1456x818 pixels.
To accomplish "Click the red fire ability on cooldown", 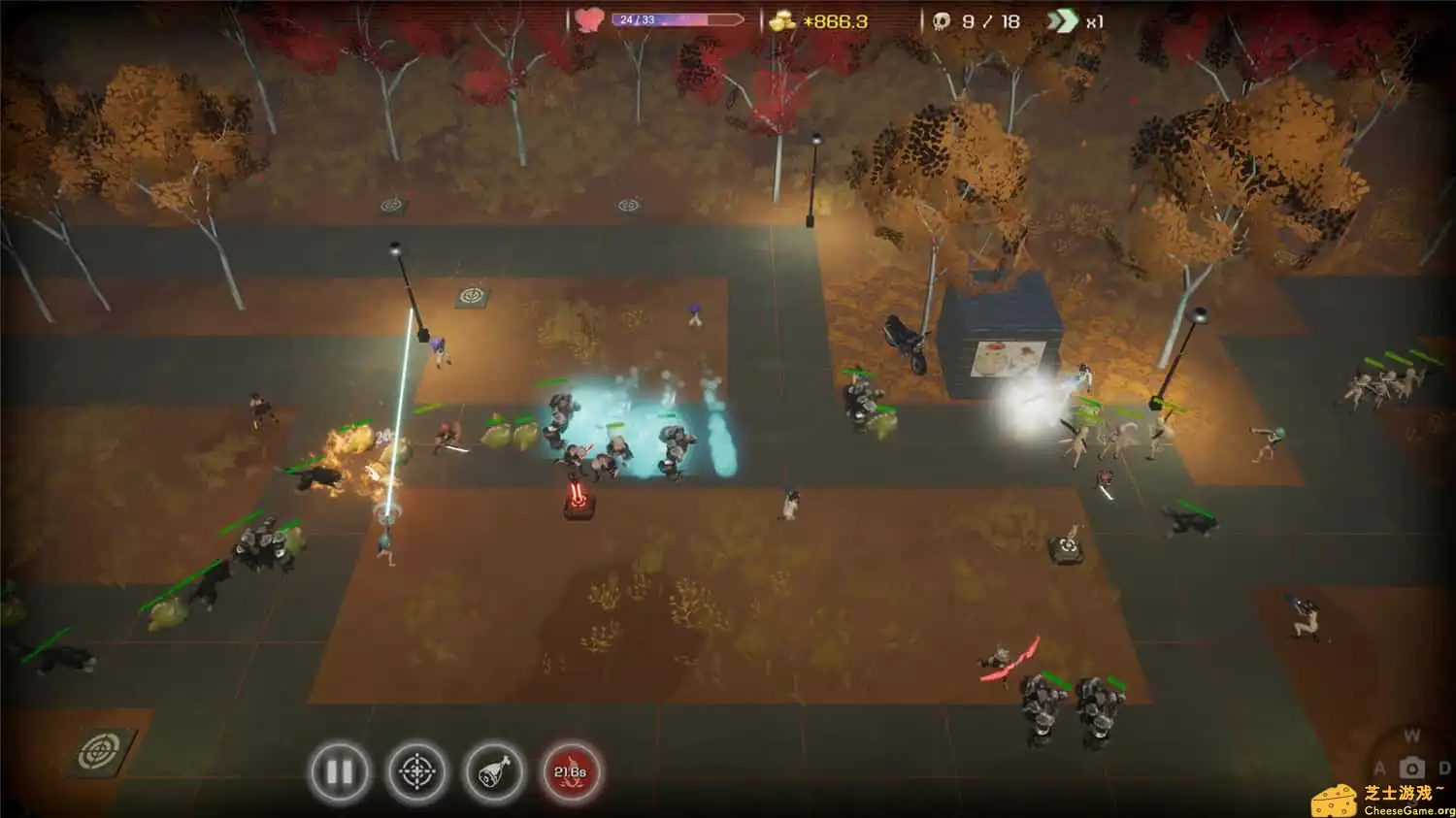I will click(571, 772).
